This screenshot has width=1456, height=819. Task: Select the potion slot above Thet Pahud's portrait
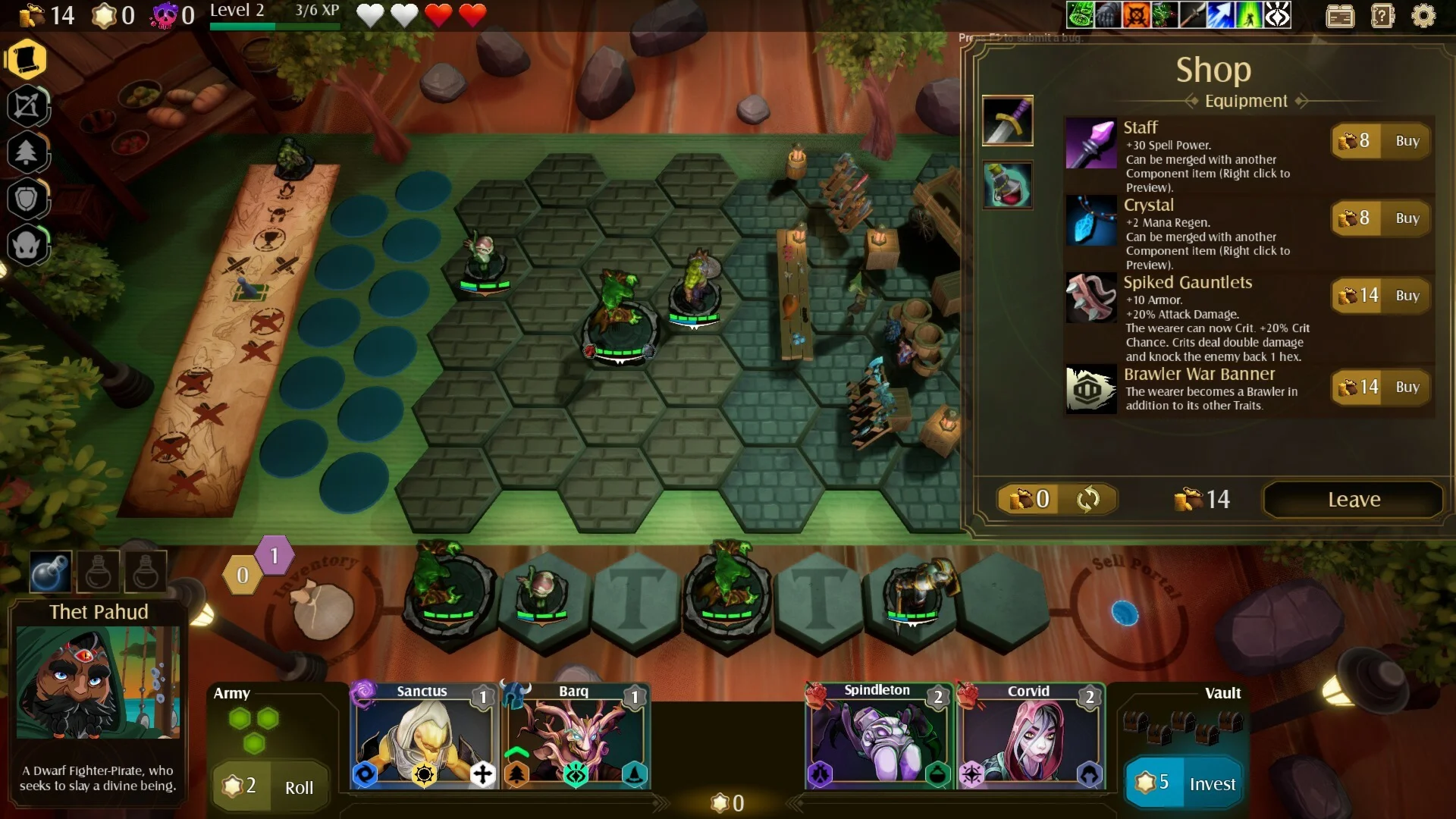[x=49, y=571]
